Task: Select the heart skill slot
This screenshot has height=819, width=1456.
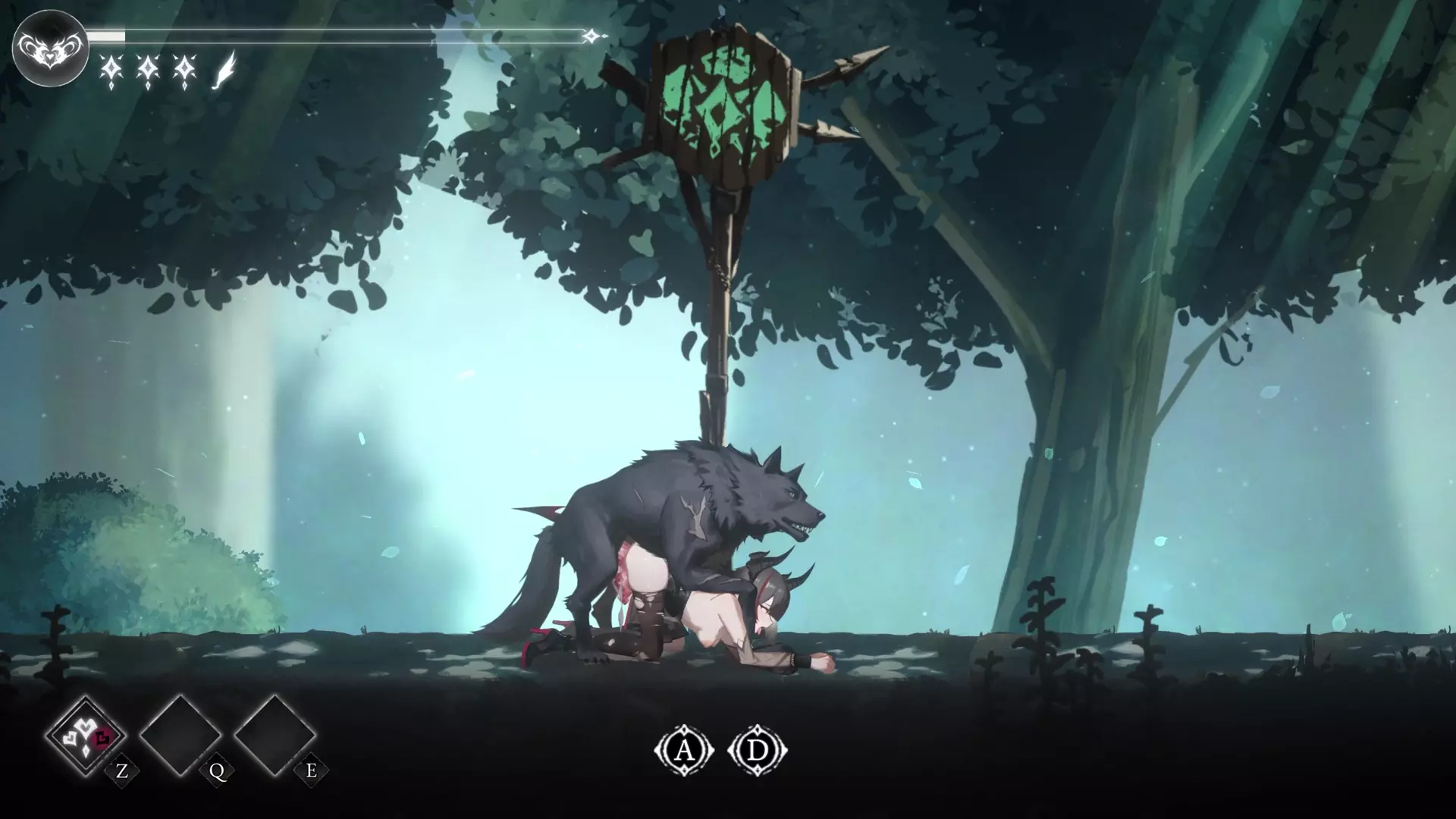Action: coord(86,735)
